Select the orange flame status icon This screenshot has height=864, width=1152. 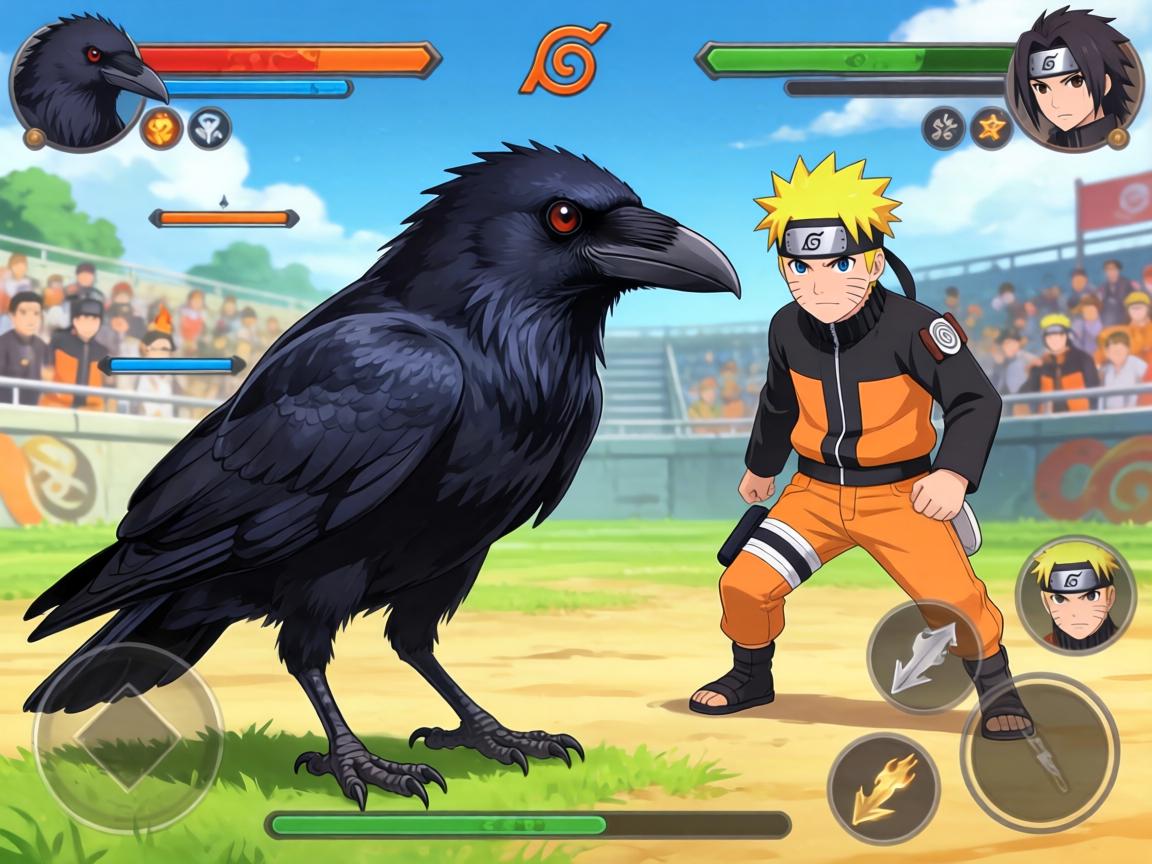[x=161, y=128]
